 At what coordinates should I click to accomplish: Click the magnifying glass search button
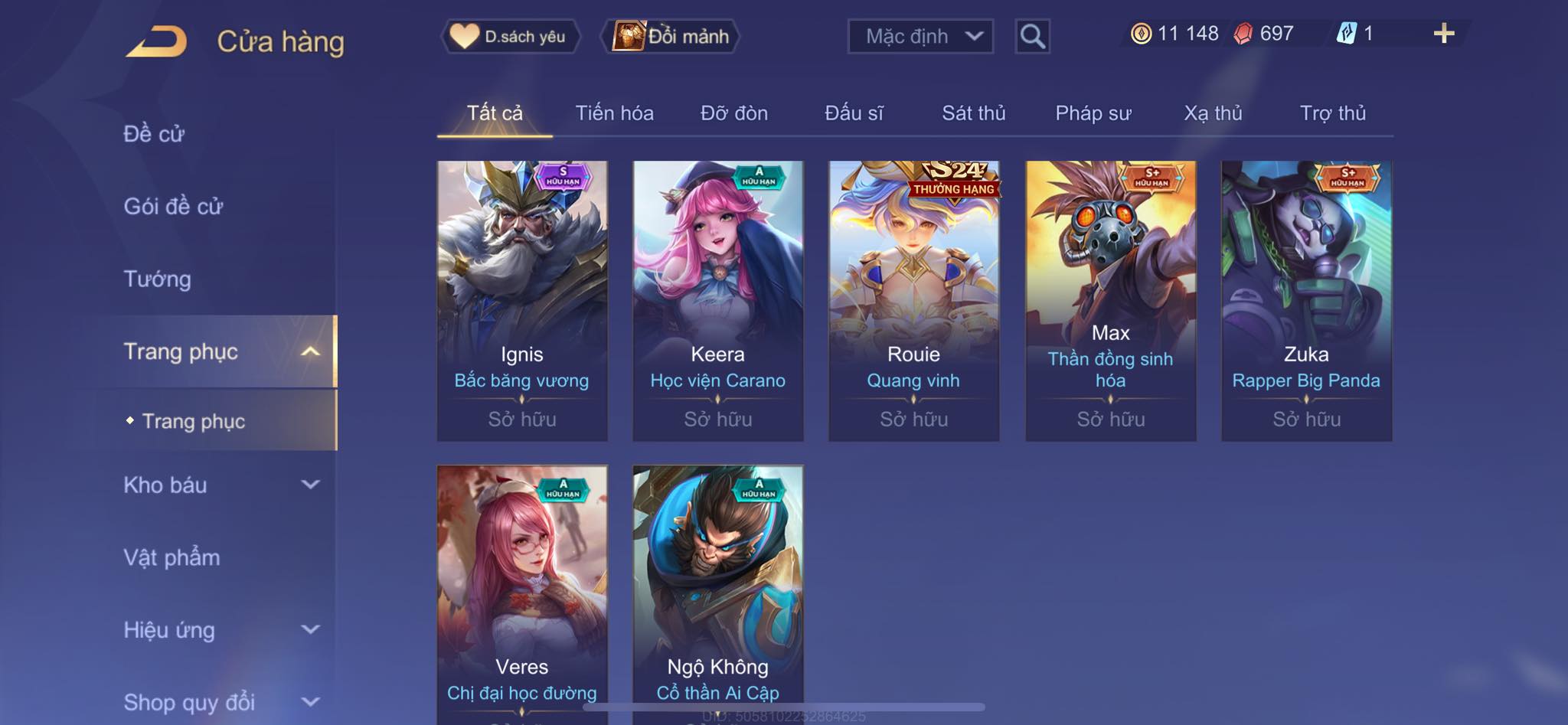1032,36
